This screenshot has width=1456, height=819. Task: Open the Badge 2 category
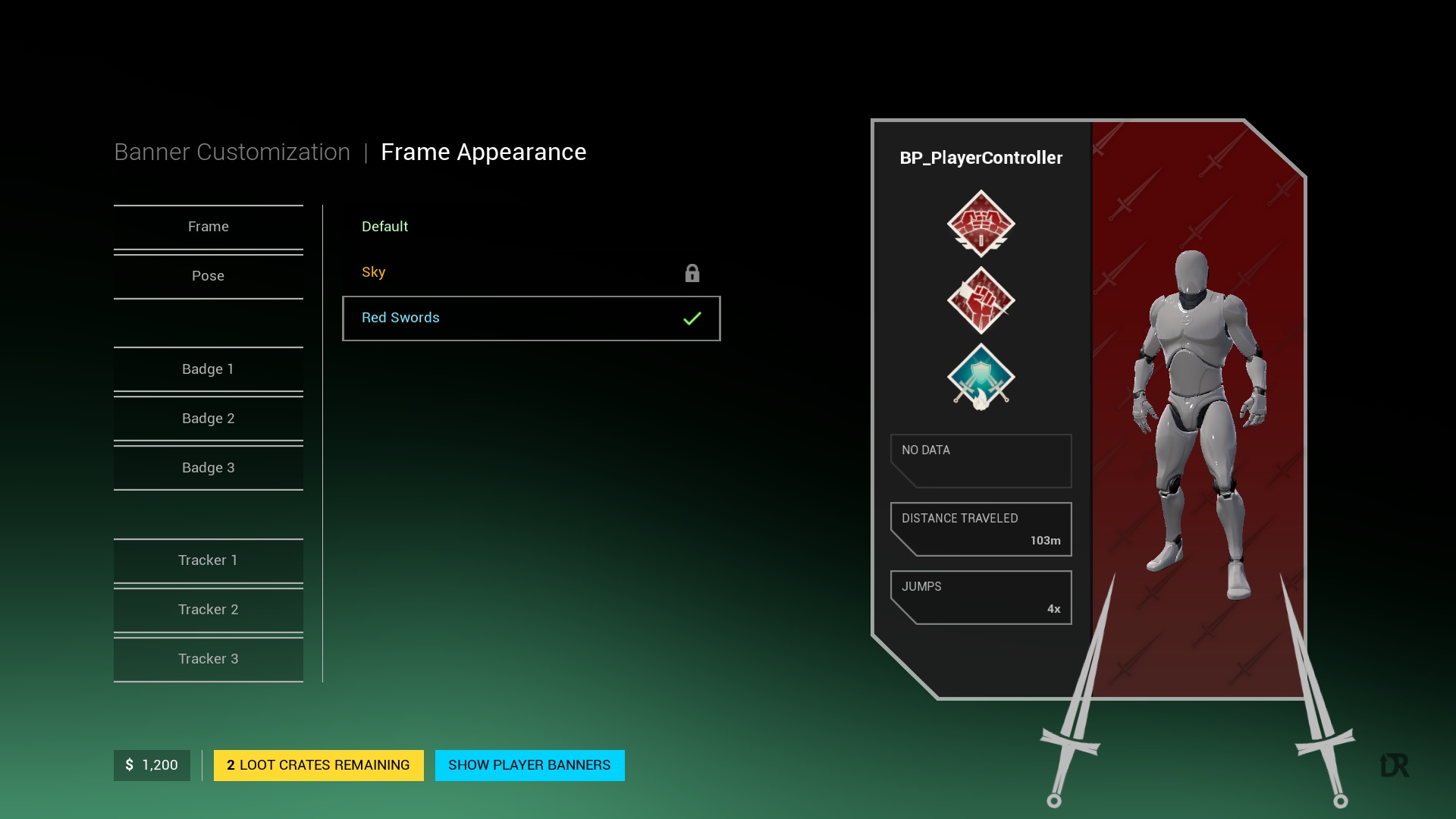point(208,418)
